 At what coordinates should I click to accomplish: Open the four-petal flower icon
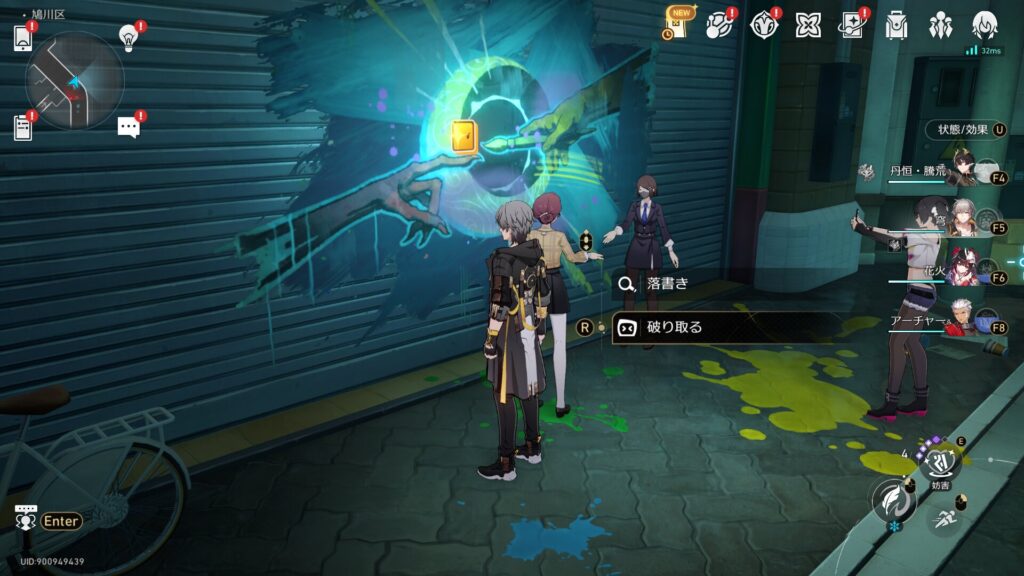[x=808, y=26]
